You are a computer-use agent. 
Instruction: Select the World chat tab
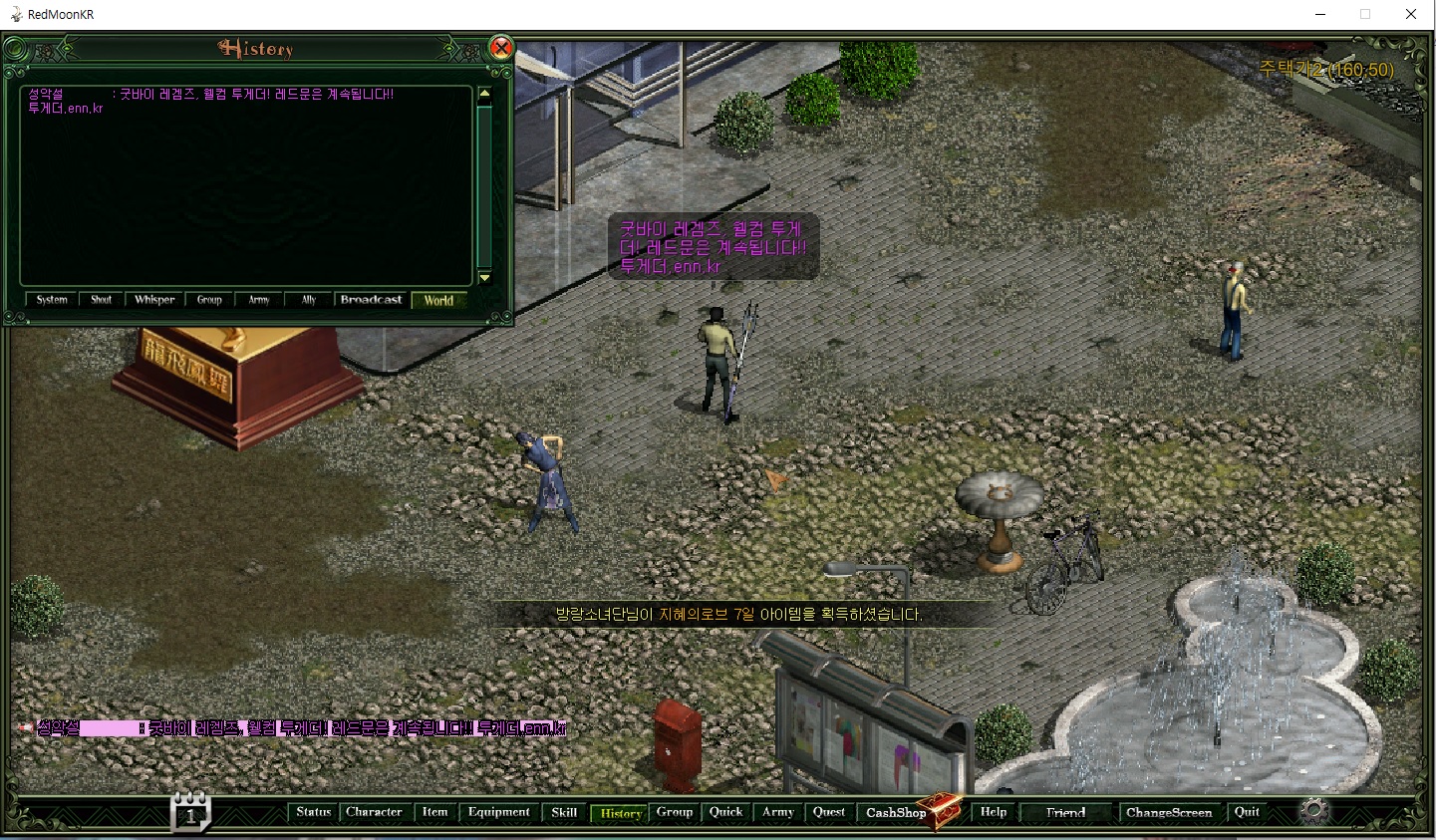coord(438,300)
